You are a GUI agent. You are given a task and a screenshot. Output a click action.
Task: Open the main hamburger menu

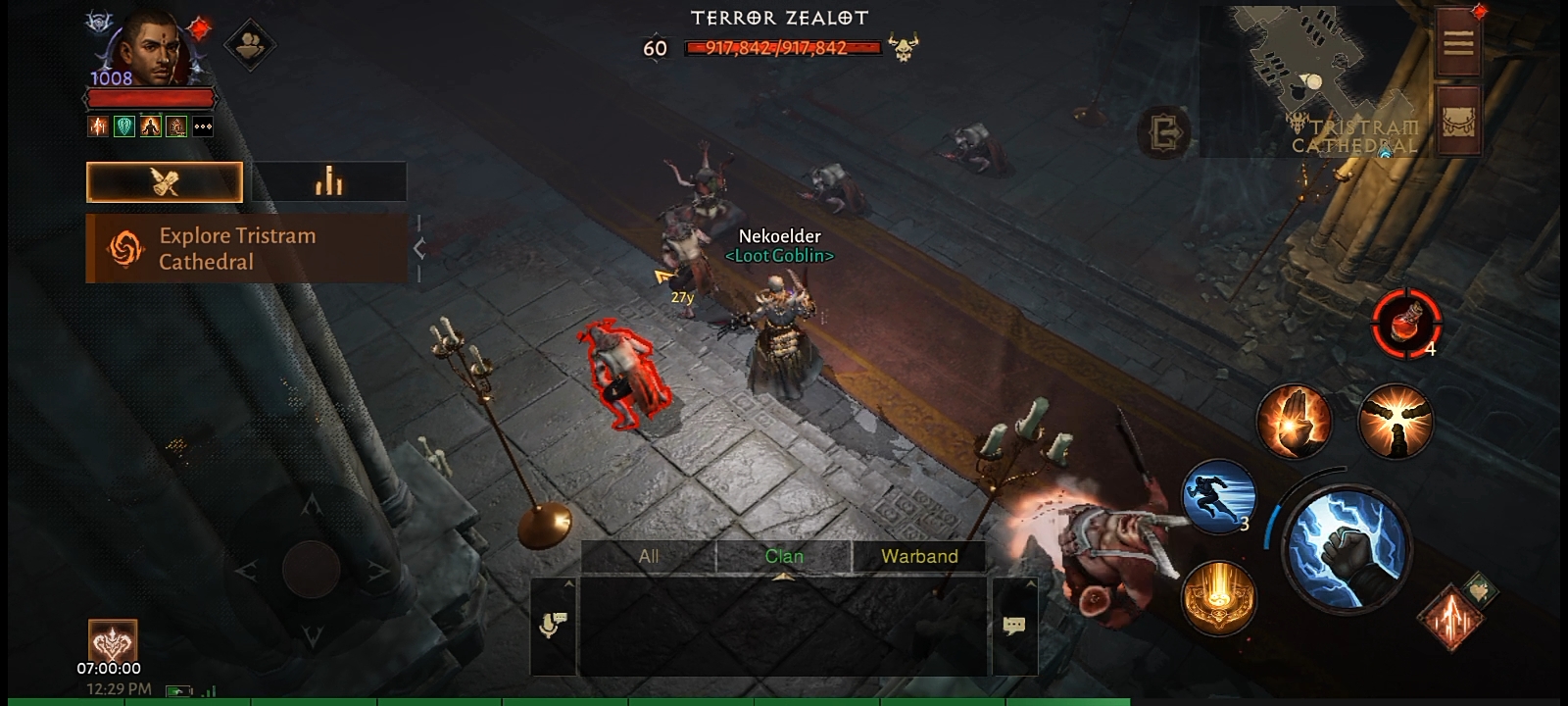(1458, 41)
